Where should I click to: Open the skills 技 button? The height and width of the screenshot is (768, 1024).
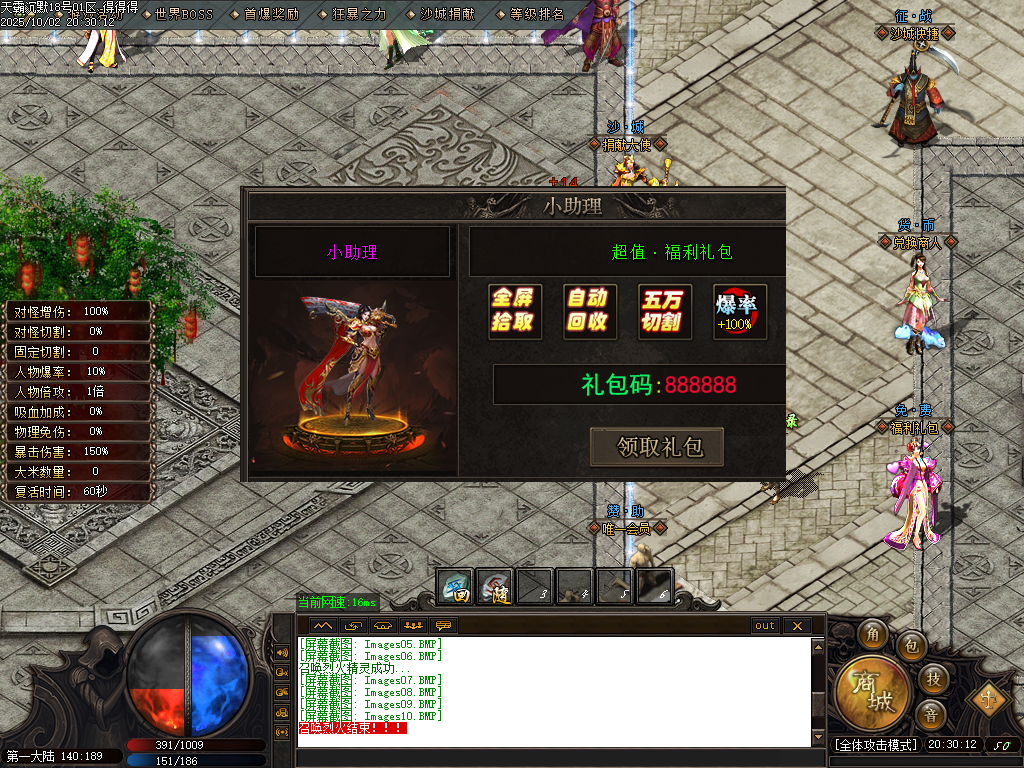[932, 679]
